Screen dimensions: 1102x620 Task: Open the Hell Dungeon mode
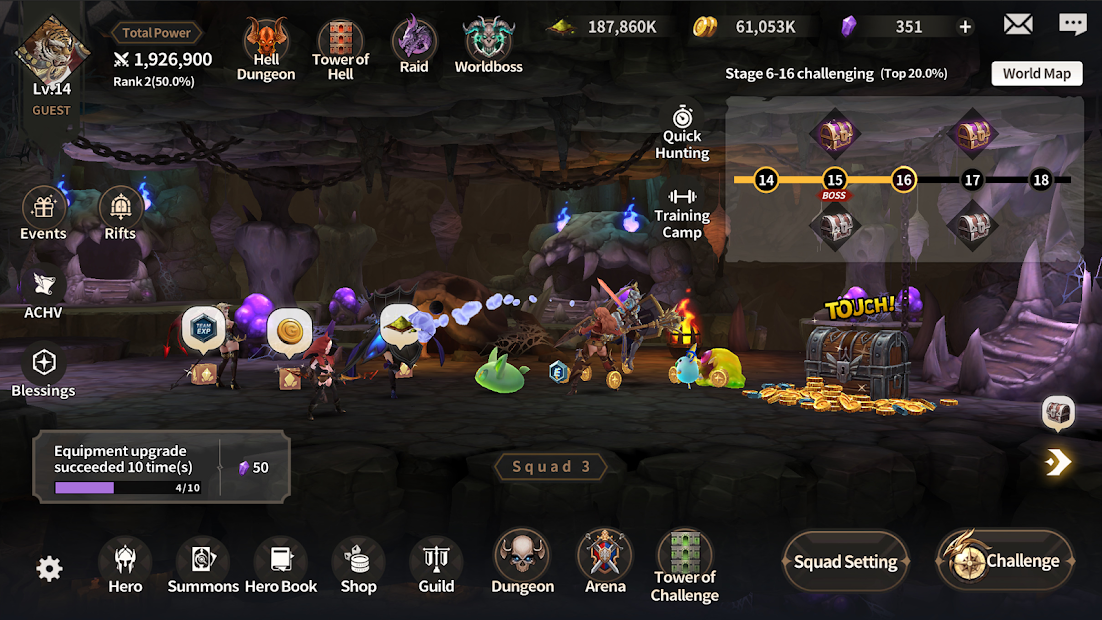[266, 48]
